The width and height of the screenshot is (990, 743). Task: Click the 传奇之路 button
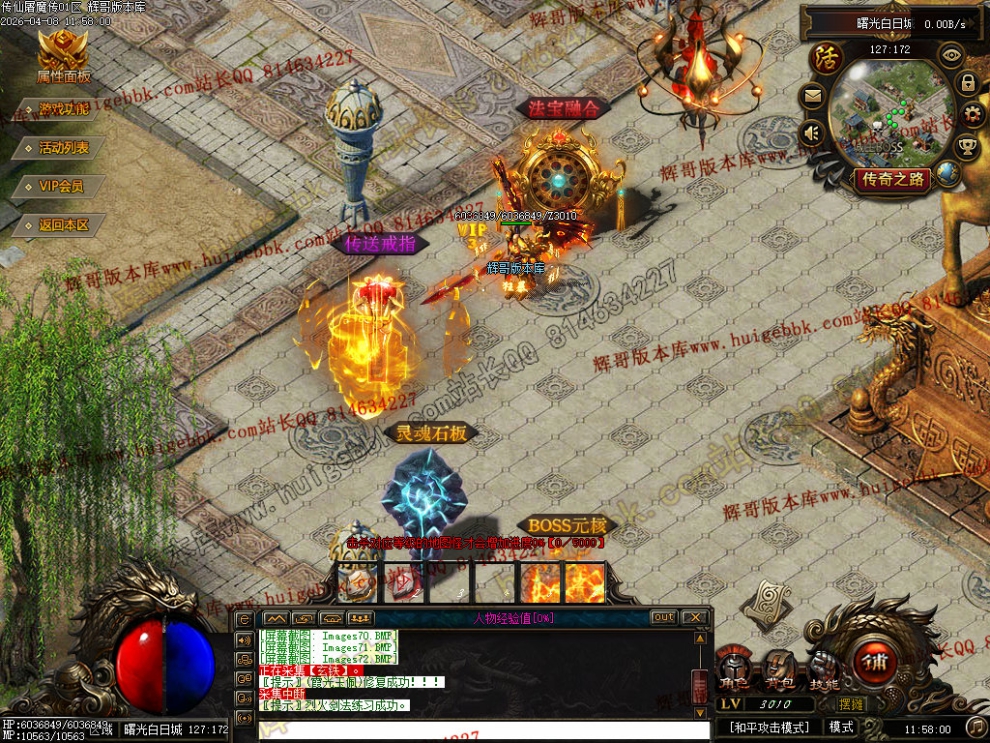point(891,180)
